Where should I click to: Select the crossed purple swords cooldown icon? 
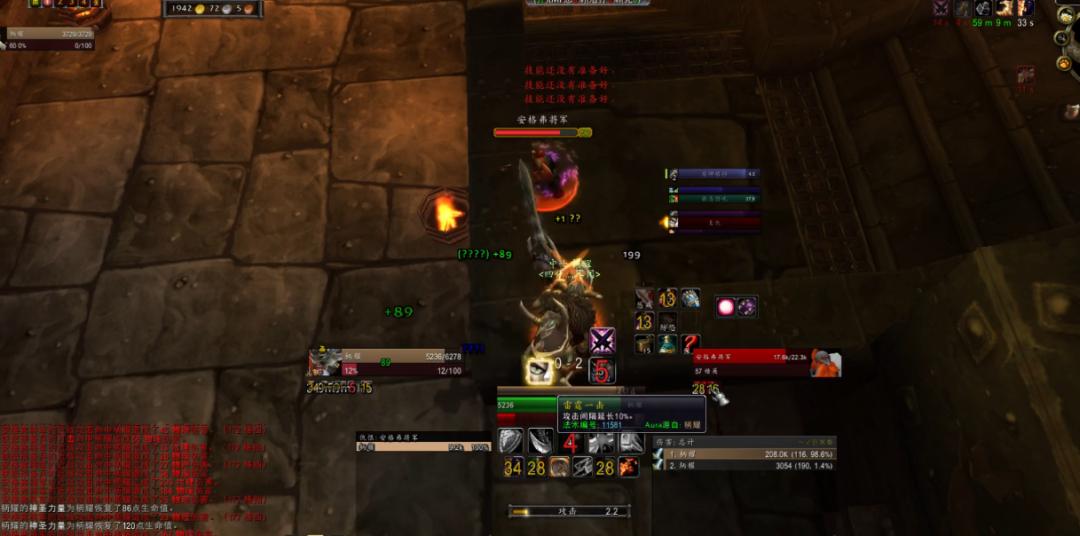pos(602,341)
